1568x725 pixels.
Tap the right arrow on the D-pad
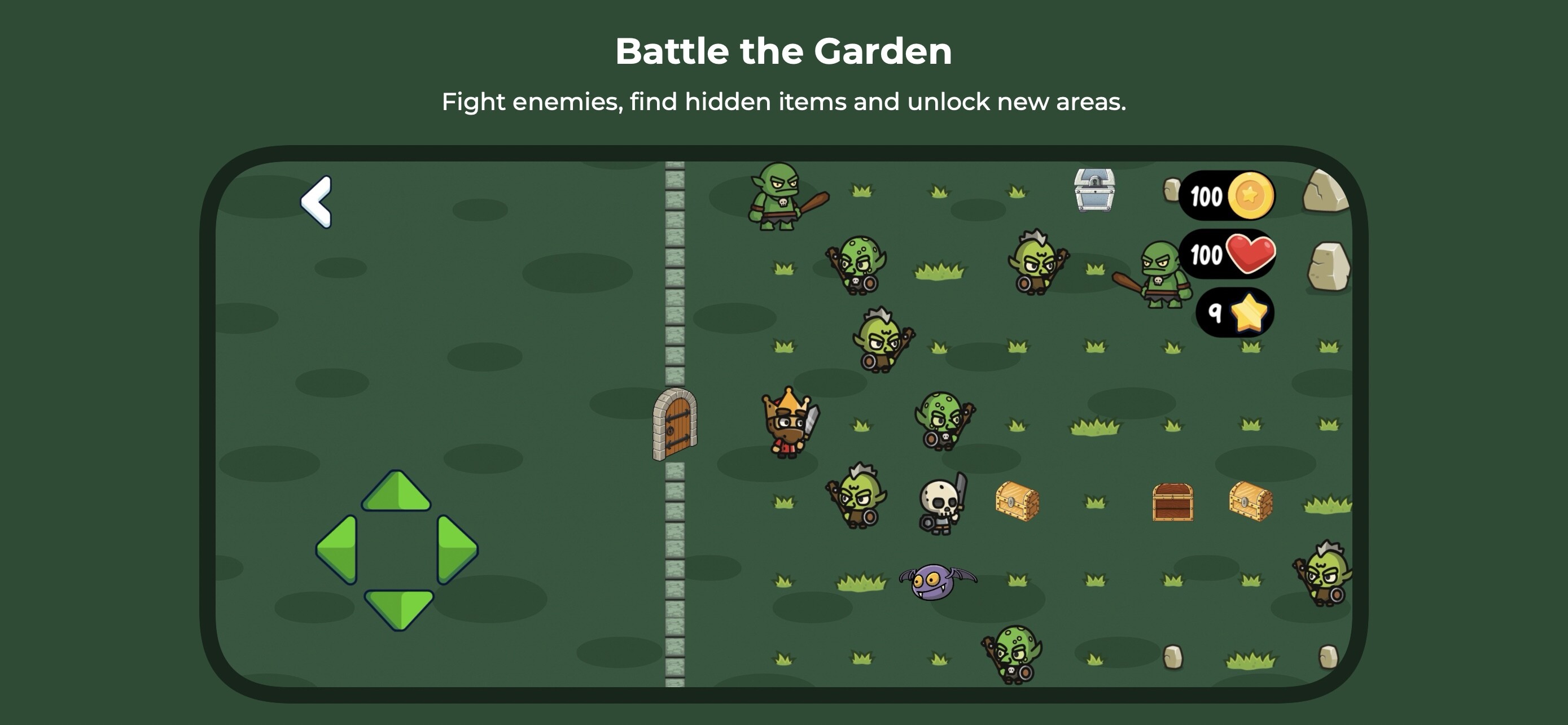457,549
